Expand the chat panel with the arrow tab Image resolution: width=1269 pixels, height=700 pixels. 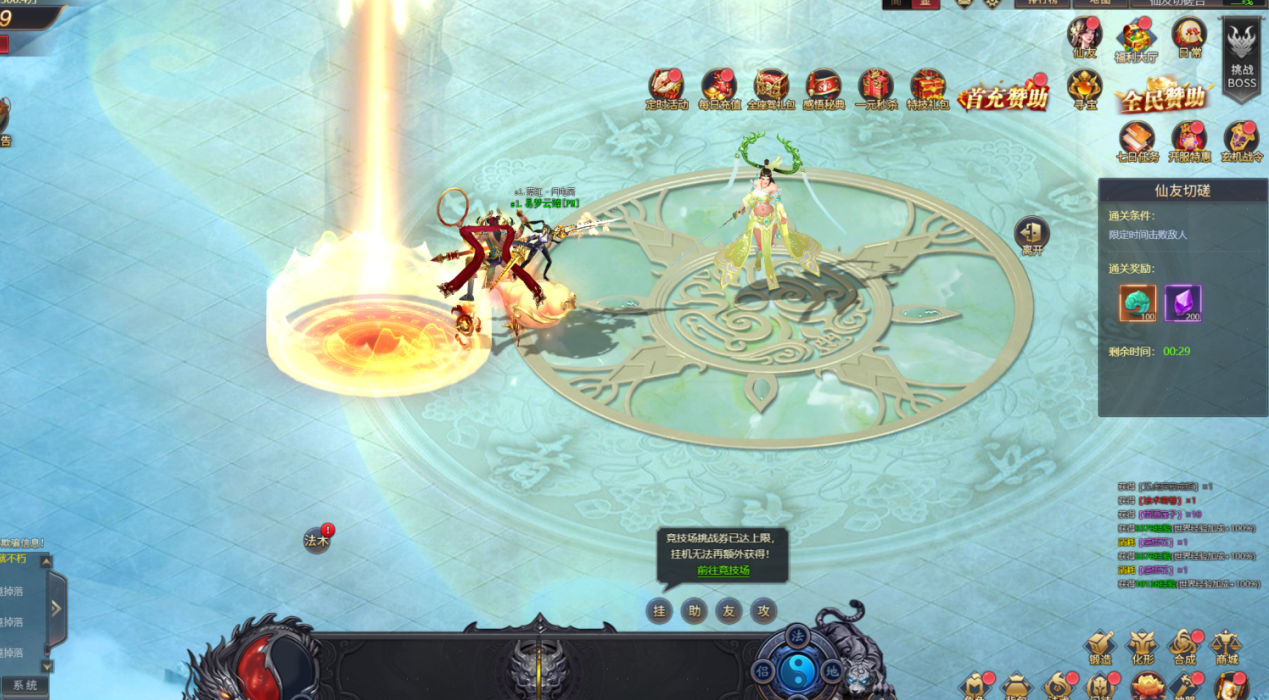(x=56, y=608)
